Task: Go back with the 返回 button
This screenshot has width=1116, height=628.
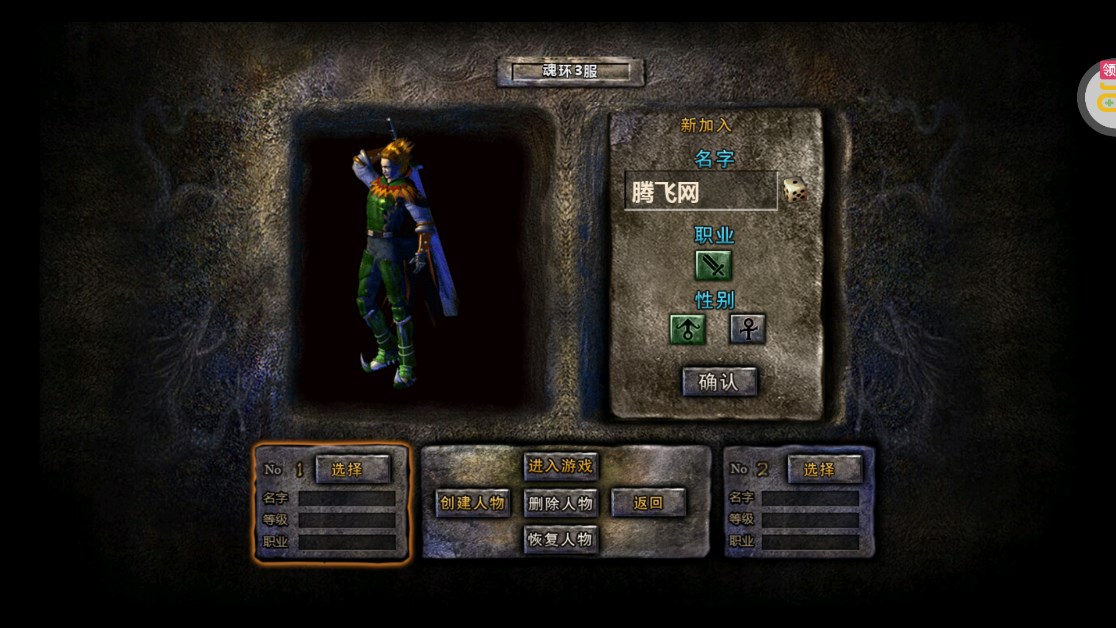Action: click(648, 502)
